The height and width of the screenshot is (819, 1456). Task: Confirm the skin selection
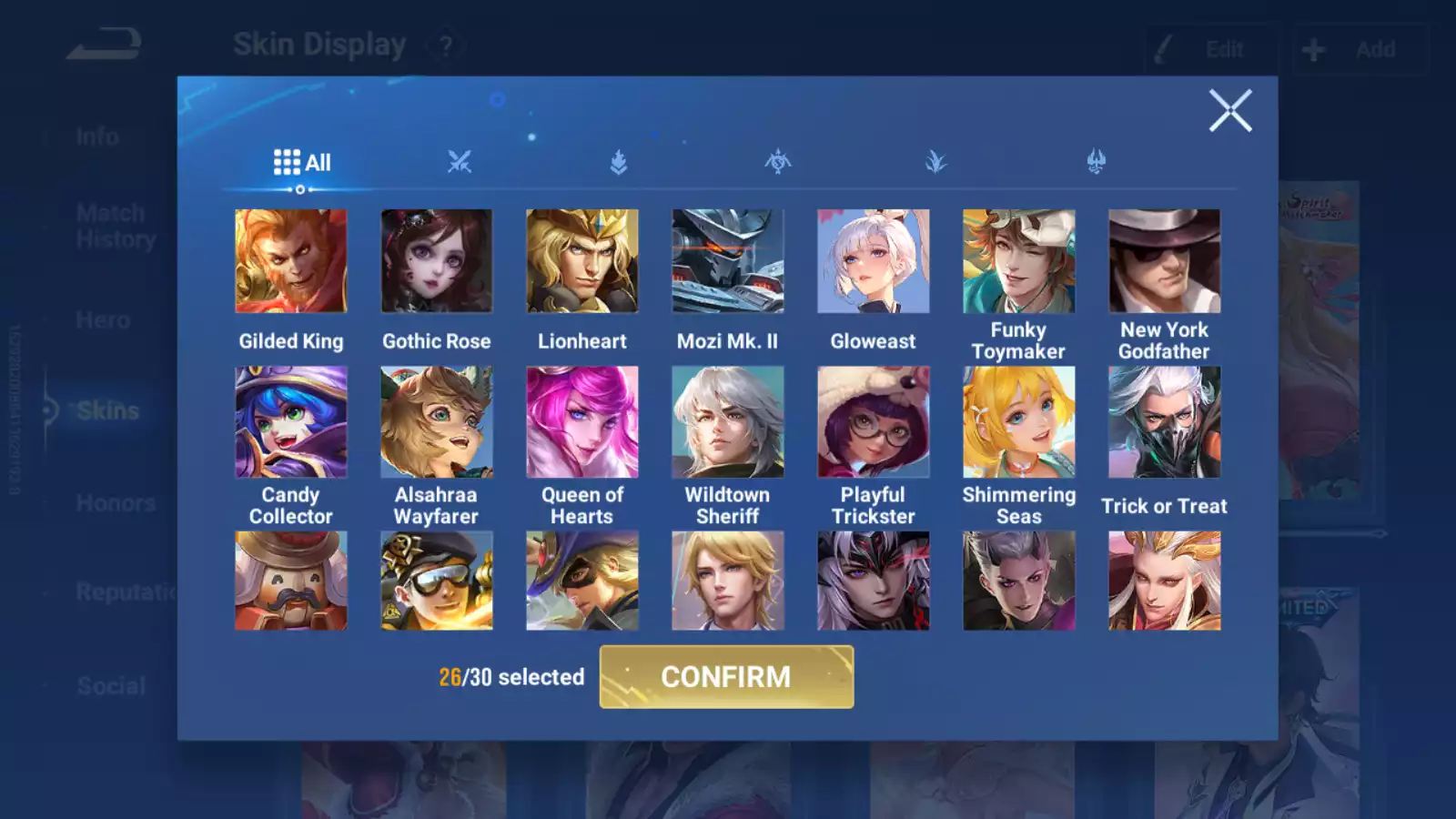(x=726, y=677)
